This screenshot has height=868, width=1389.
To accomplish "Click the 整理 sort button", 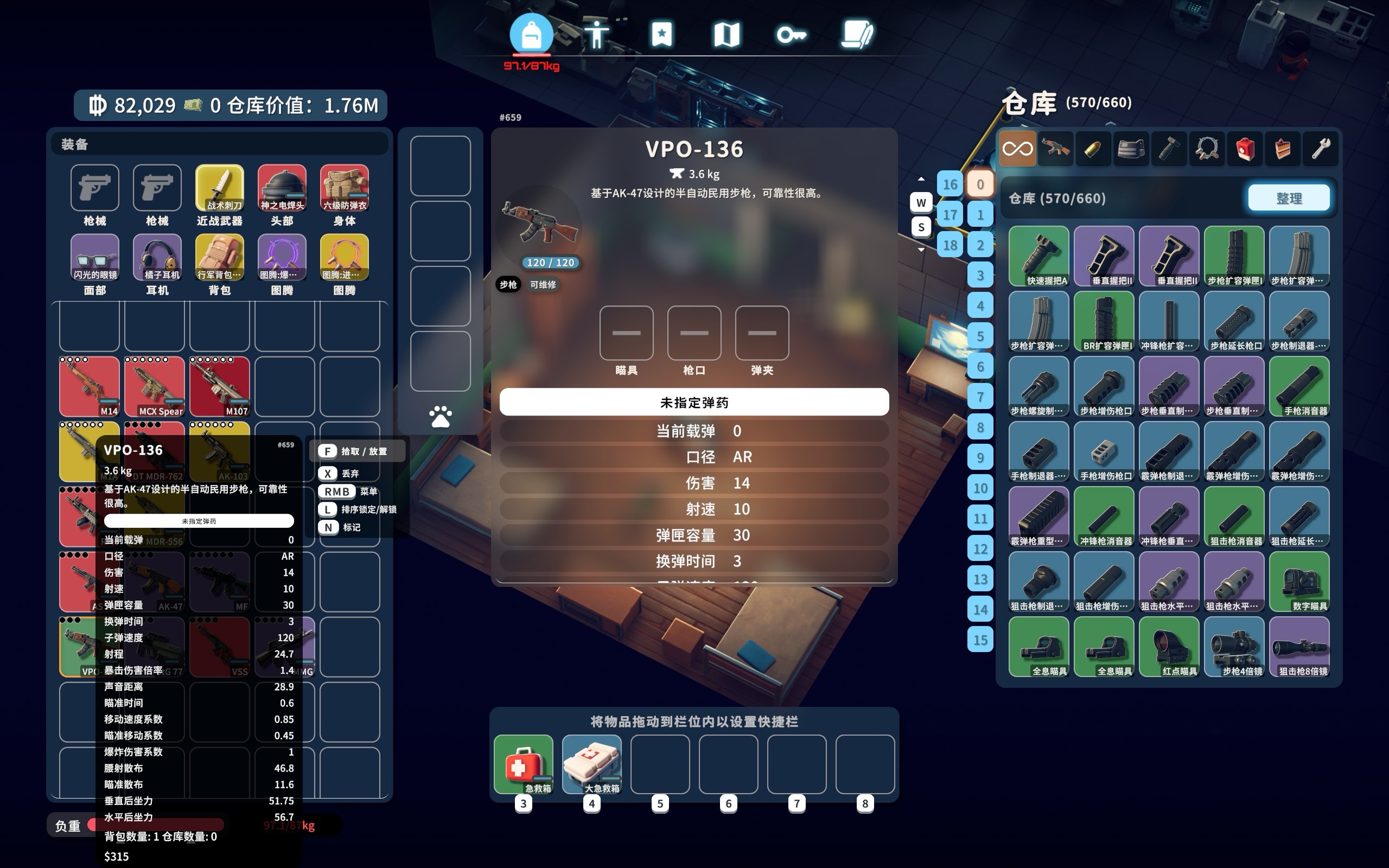I will (x=1288, y=198).
